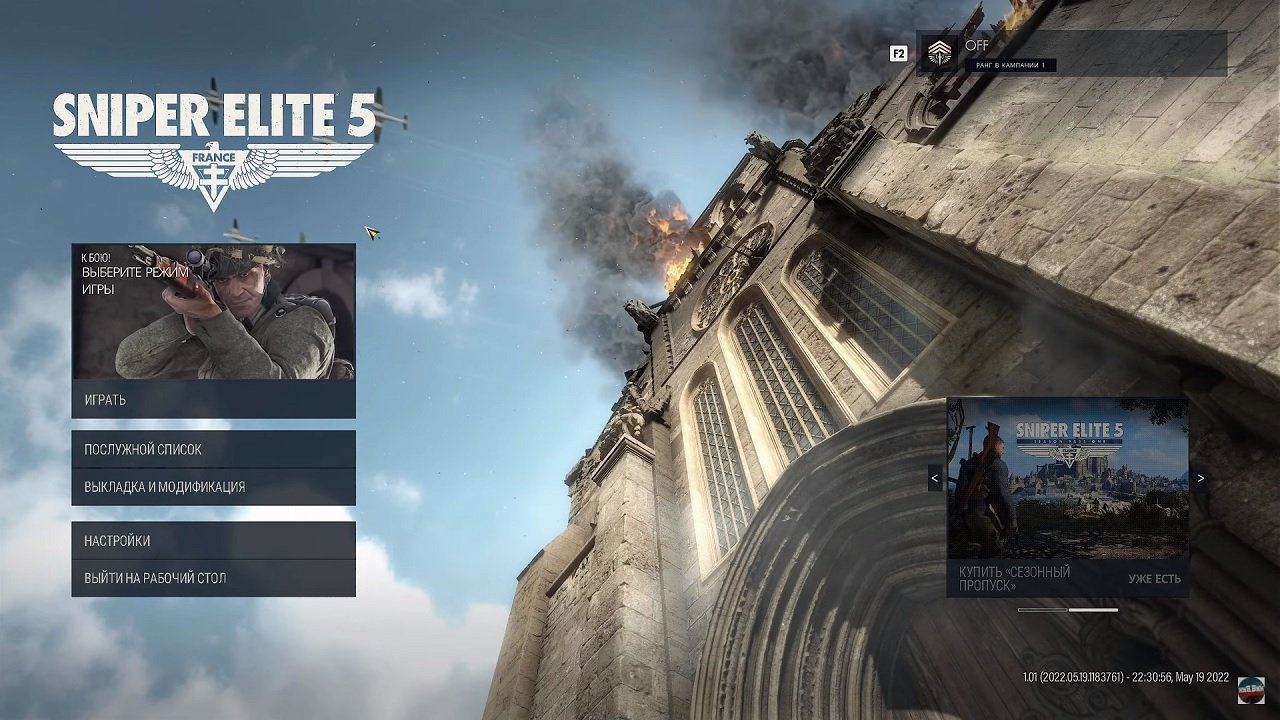Open ПОСЛУЖНОЙ СПИСОК (Service Record)

(213, 450)
